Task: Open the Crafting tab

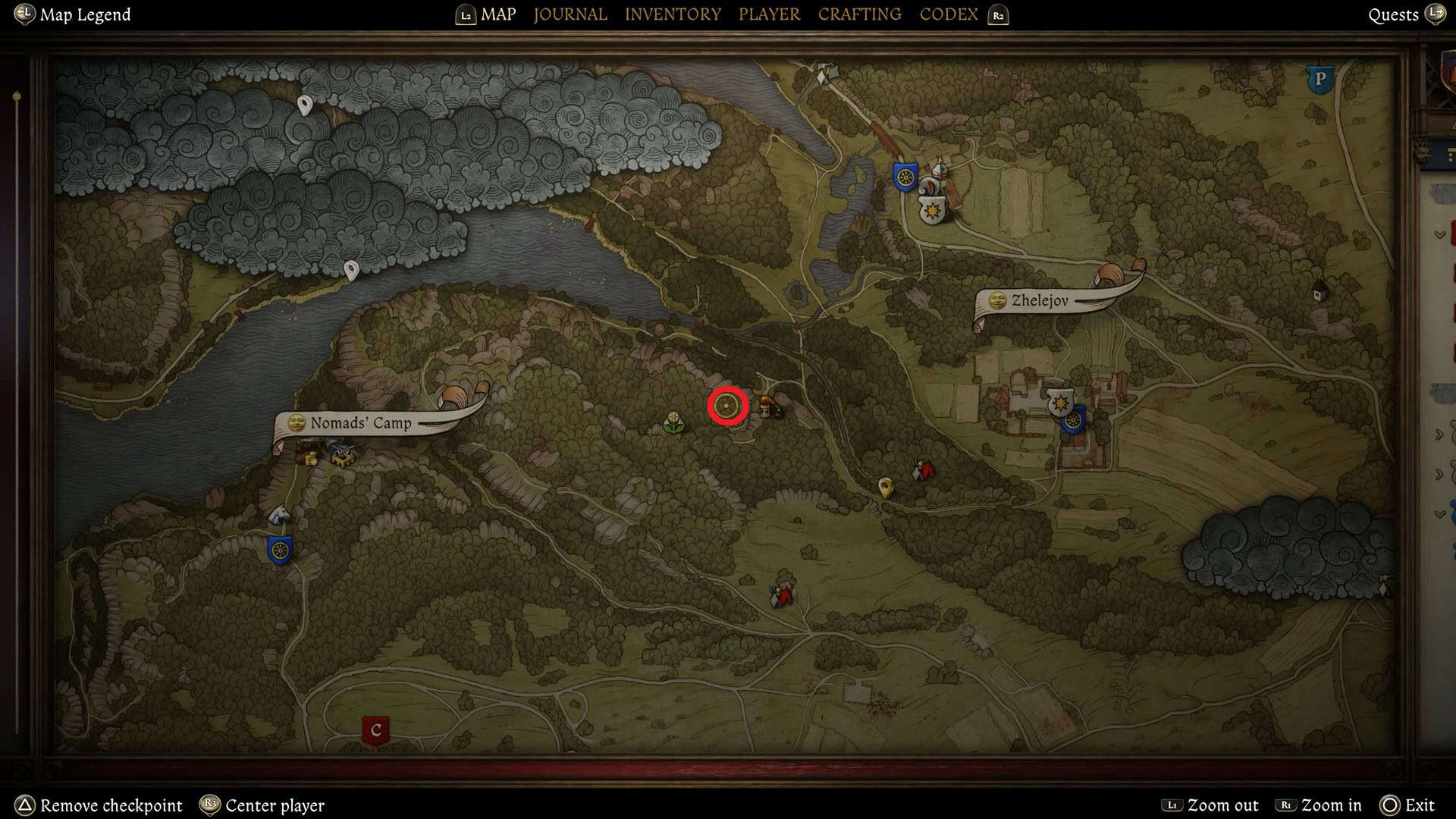Action: point(859,14)
